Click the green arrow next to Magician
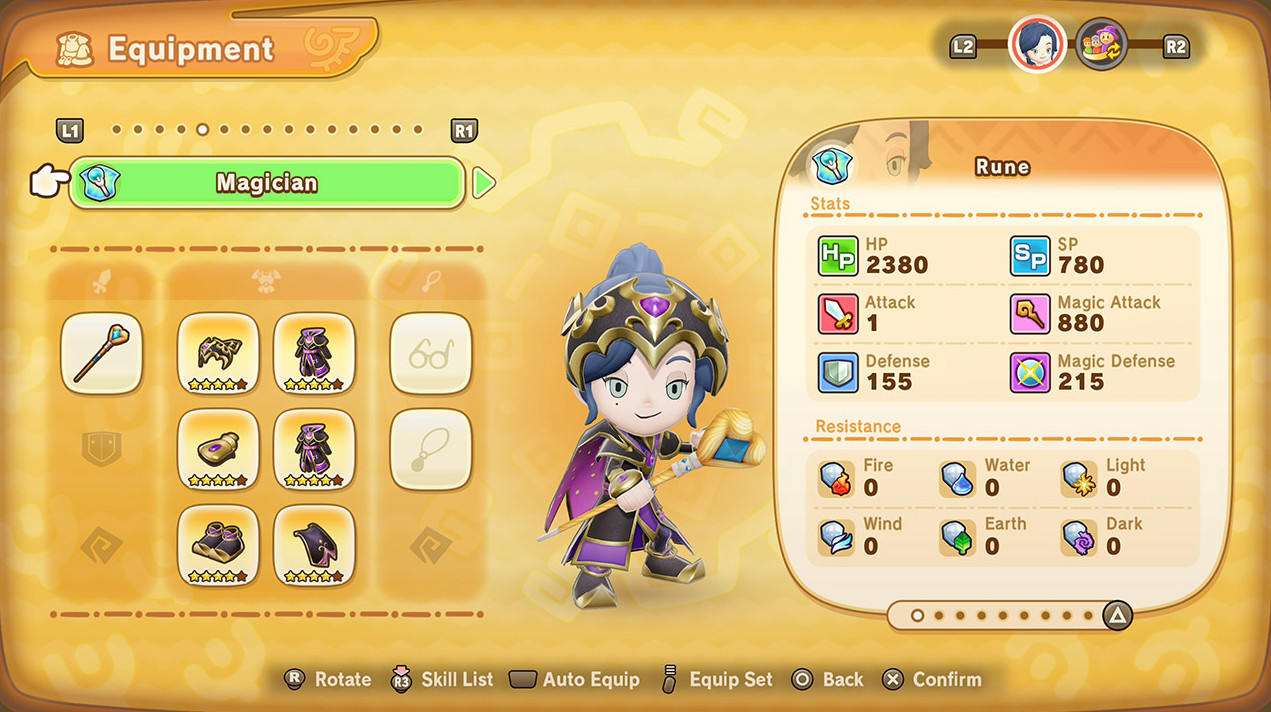Image resolution: width=1271 pixels, height=712 pixels. pyautogui.click(x=483, y=183)
